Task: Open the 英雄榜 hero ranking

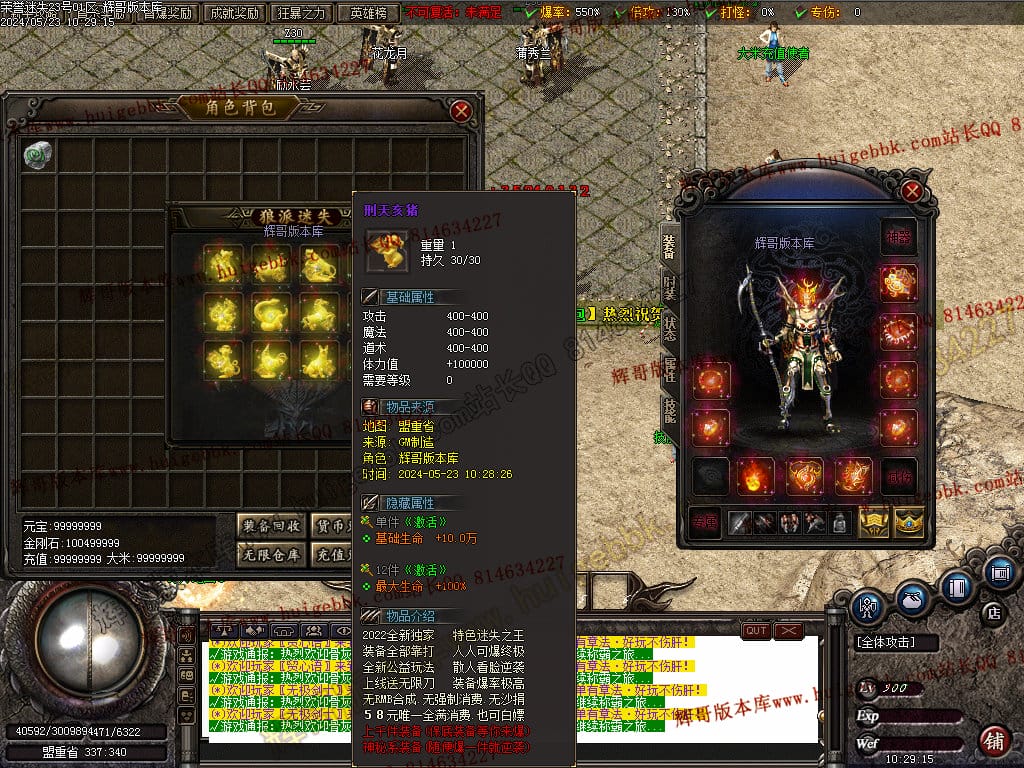Action: point(369,13)
